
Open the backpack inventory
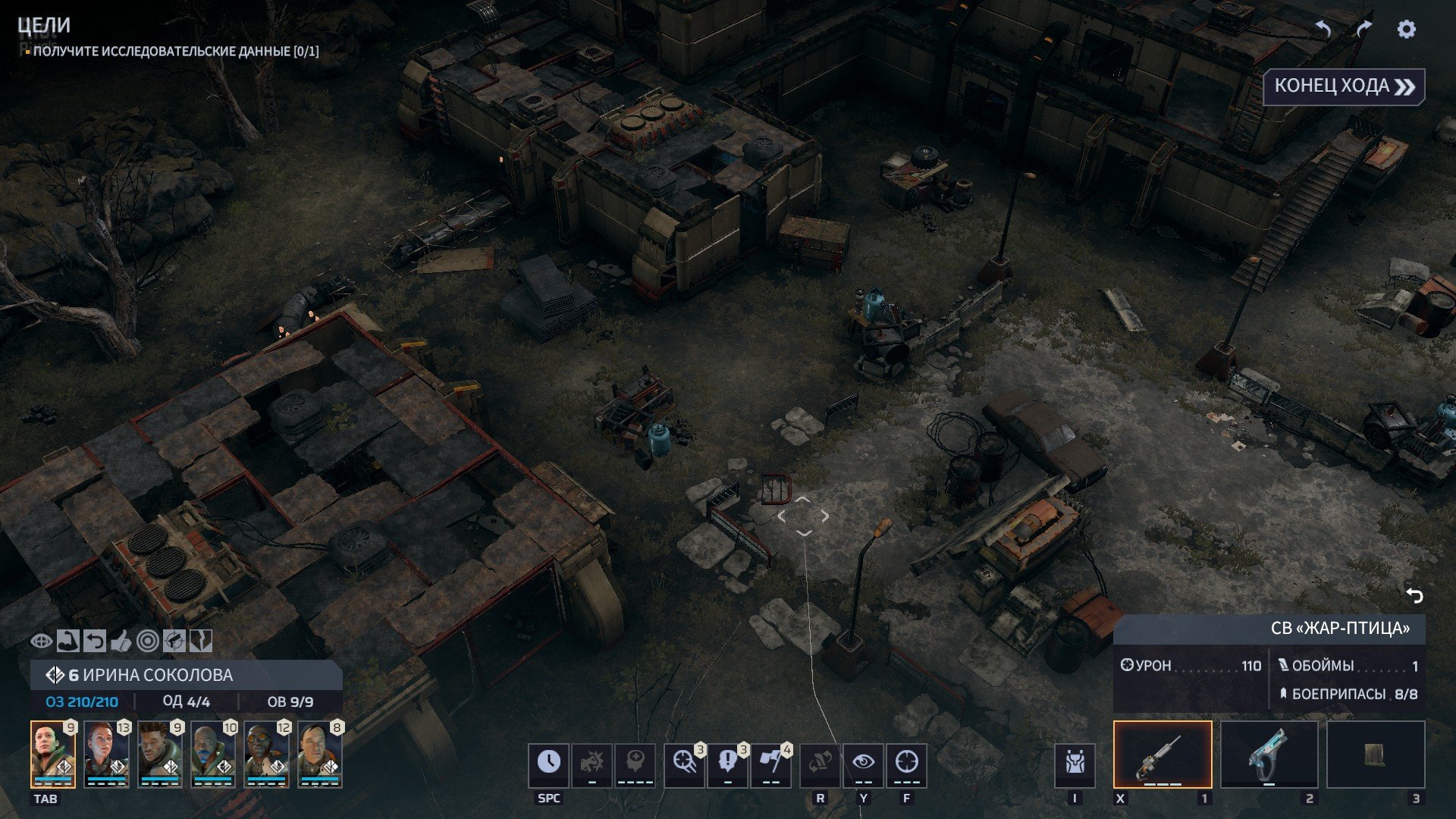tap(1075, 764)
